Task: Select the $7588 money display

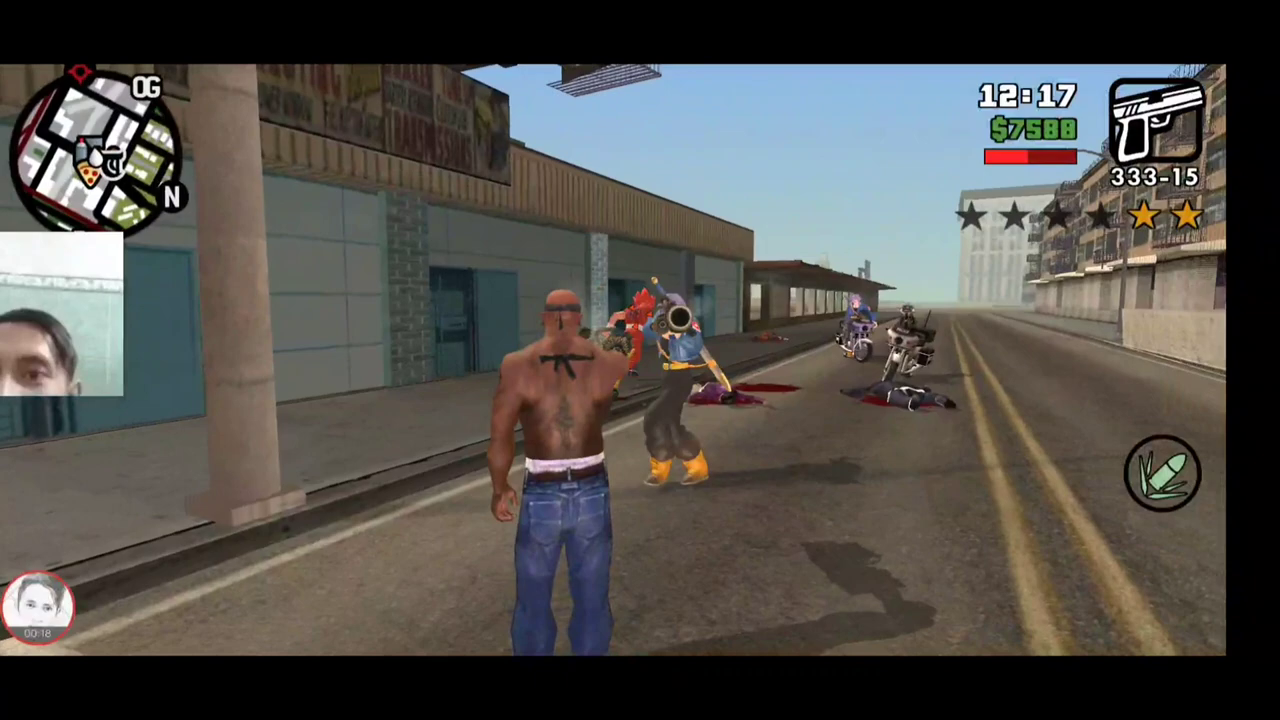Action: pos(1033,130)
